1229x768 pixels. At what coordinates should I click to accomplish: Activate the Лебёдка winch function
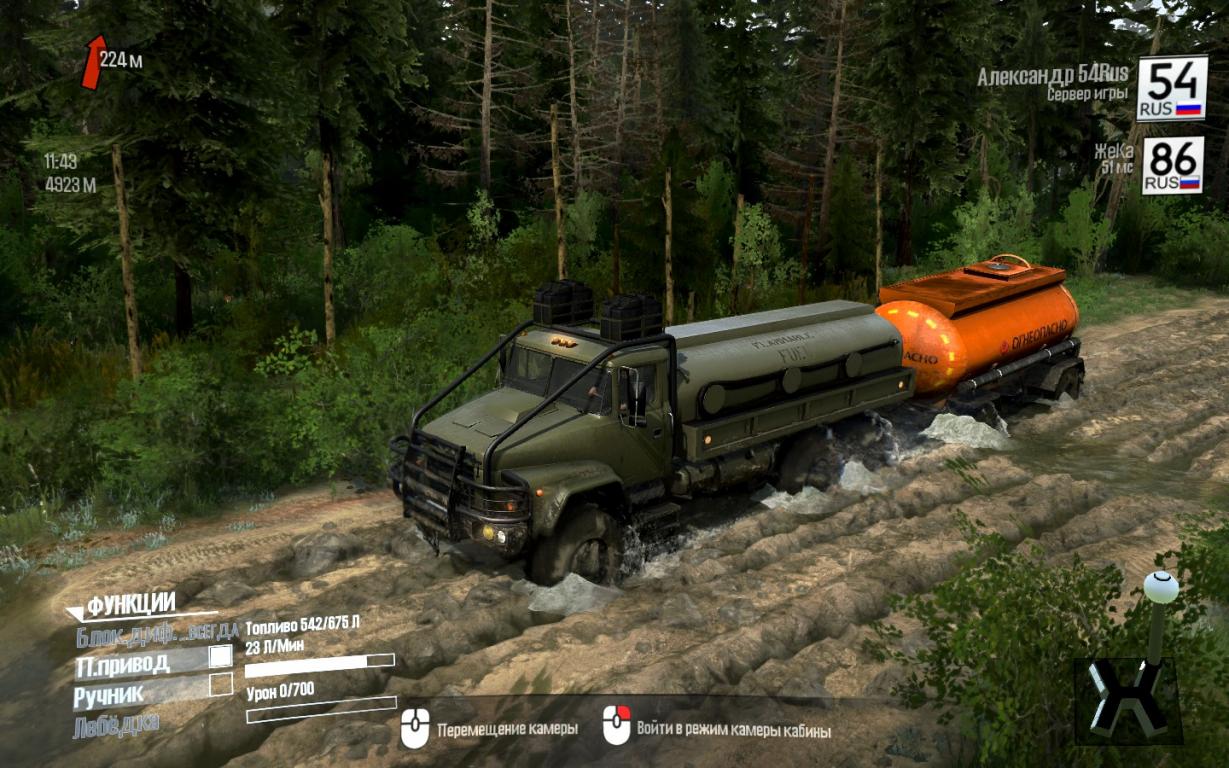(116, 724)
